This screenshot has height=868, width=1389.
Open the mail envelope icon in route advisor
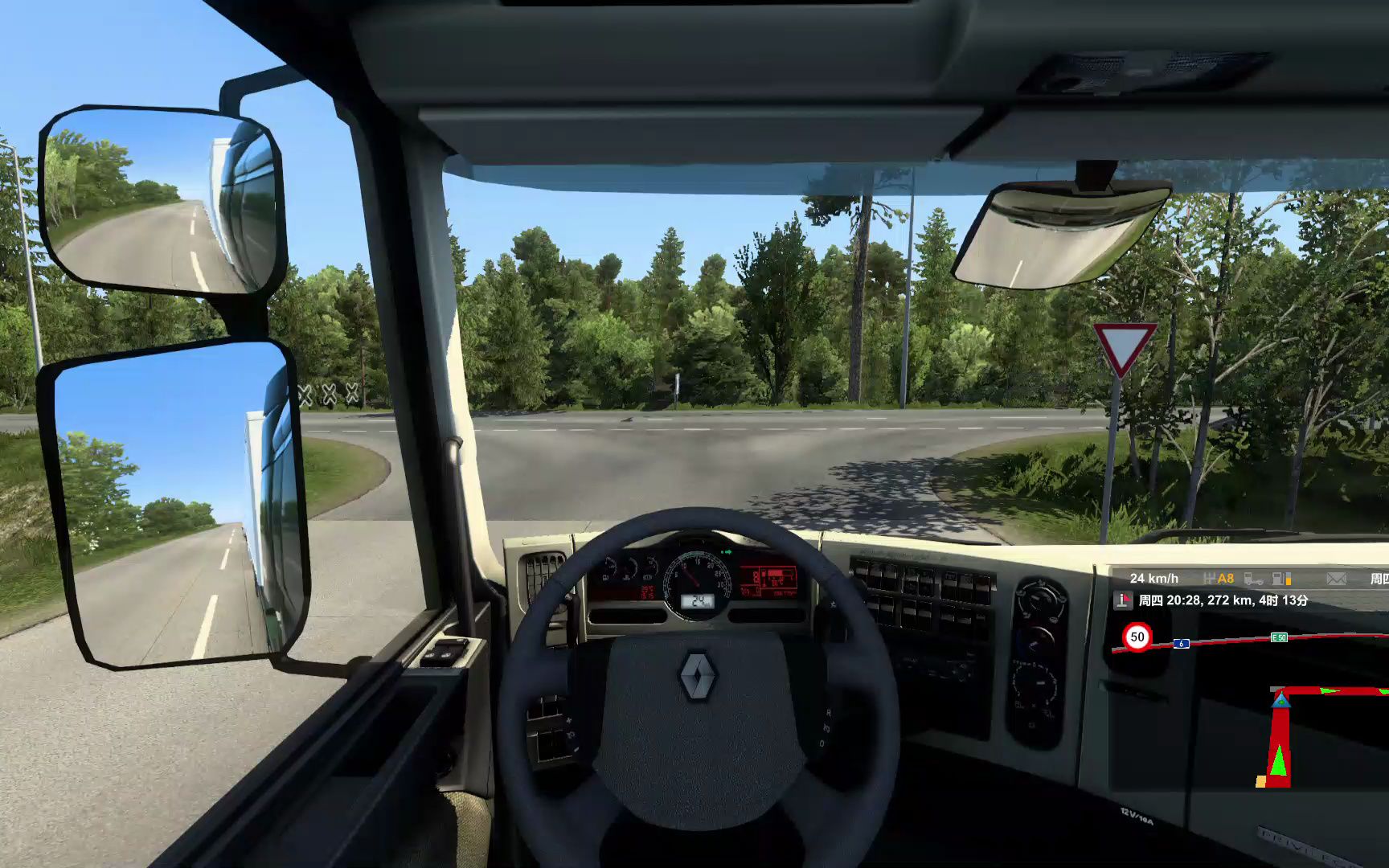coord(1336,579)
